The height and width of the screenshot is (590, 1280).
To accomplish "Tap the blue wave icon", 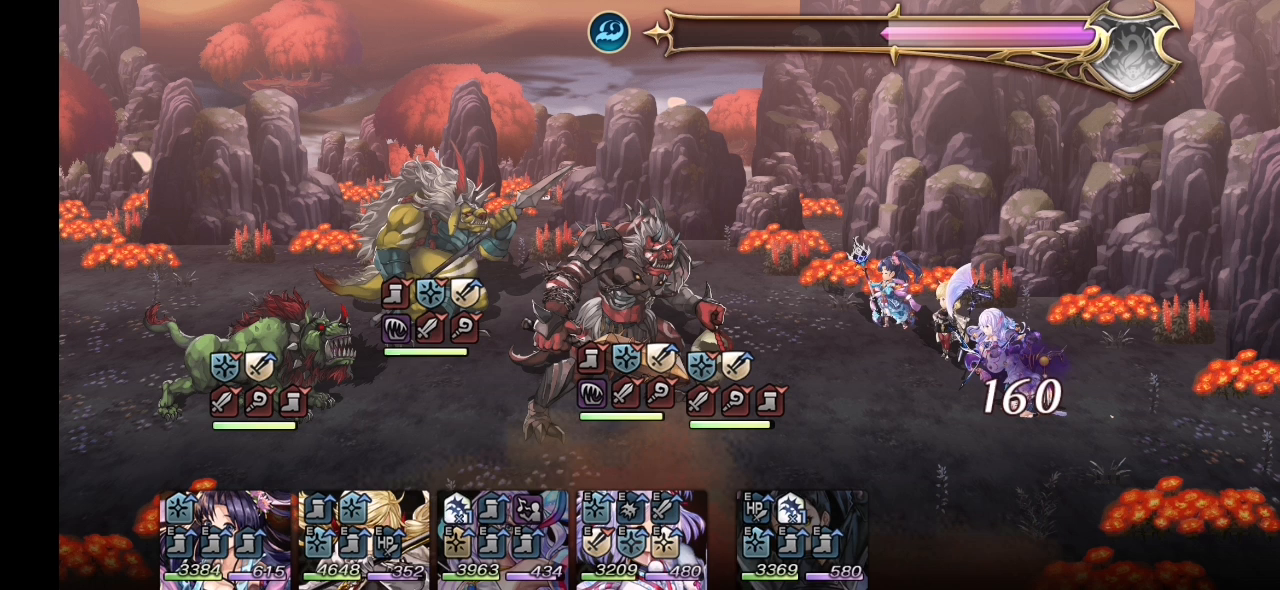I will pyautogui.click(x=609, y=32).
